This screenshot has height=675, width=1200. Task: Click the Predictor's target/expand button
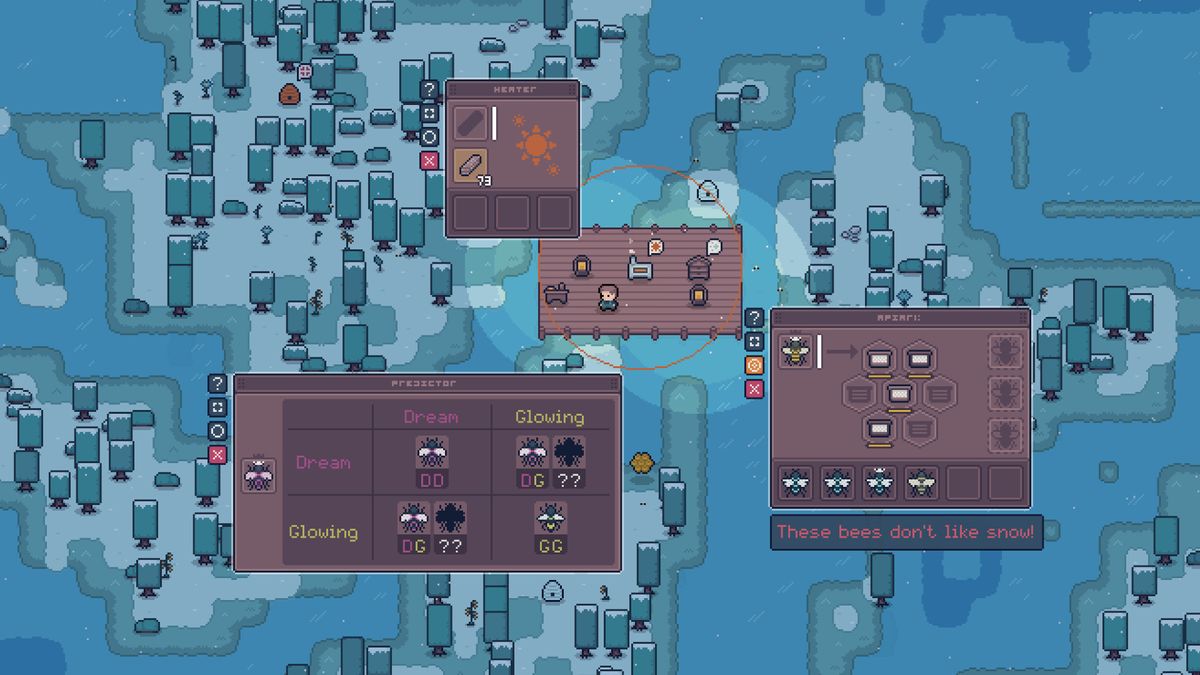point(217,407)
